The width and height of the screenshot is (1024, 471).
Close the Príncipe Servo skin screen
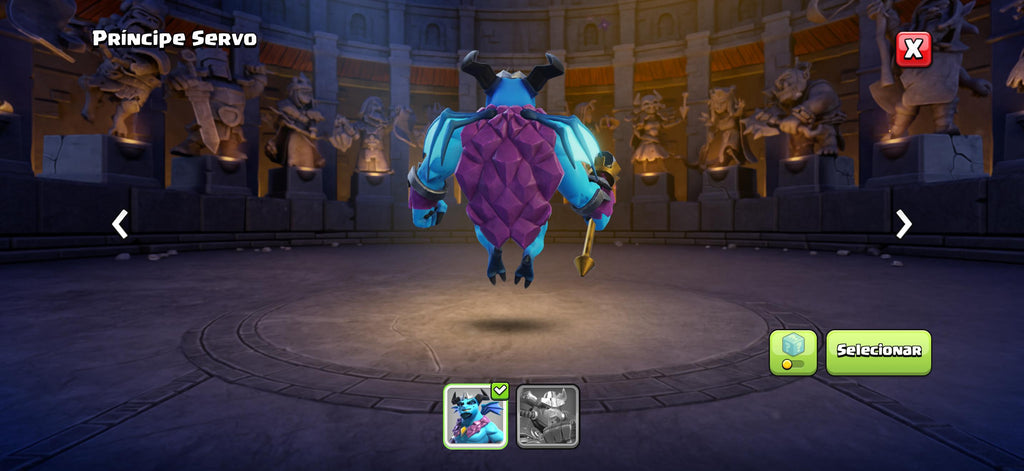pyautogui.click(x=913, y=49)
